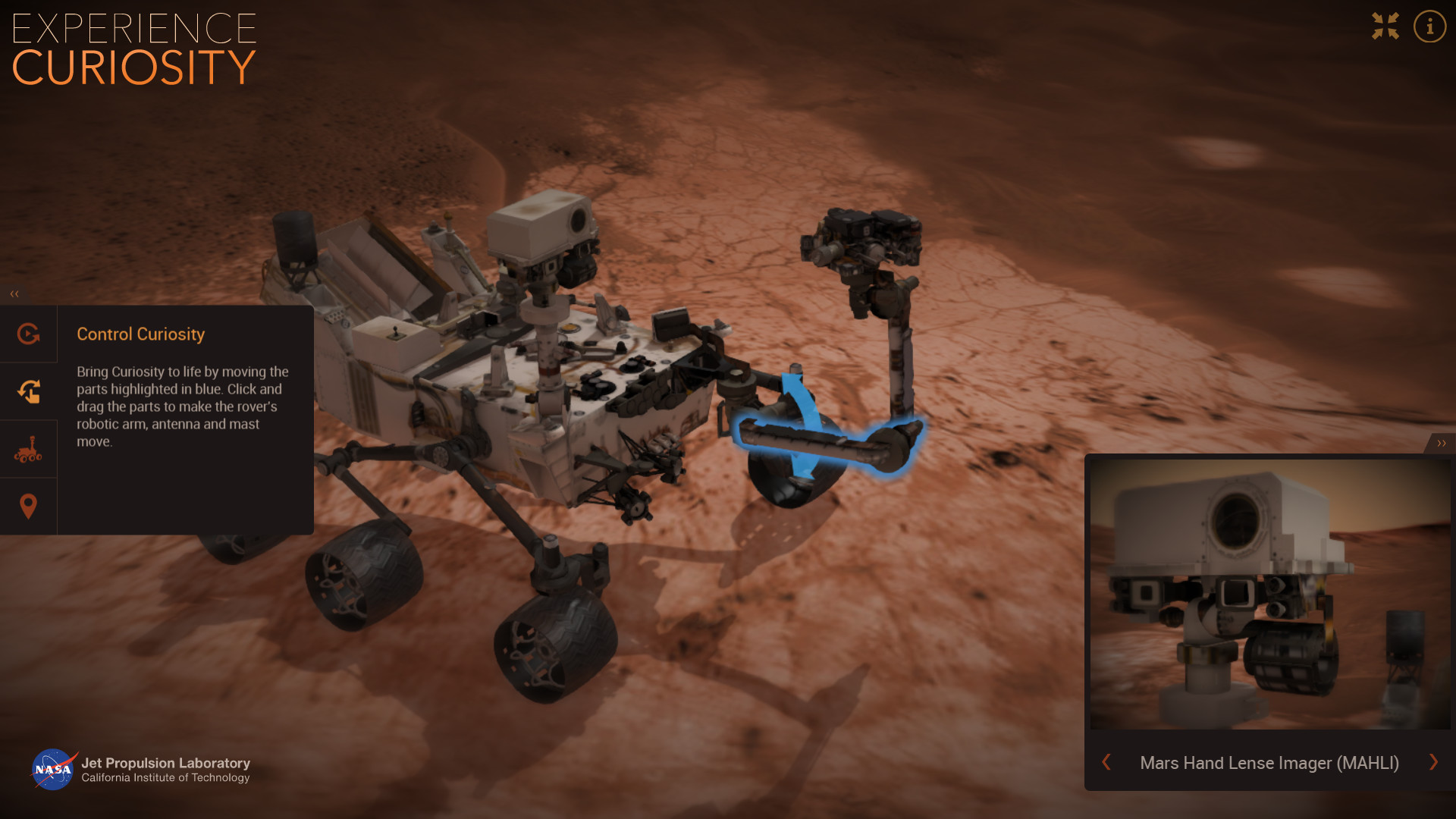Select the rover parts explorer icon
This screenshot has height=819, width=1456.
click(29, 448)
